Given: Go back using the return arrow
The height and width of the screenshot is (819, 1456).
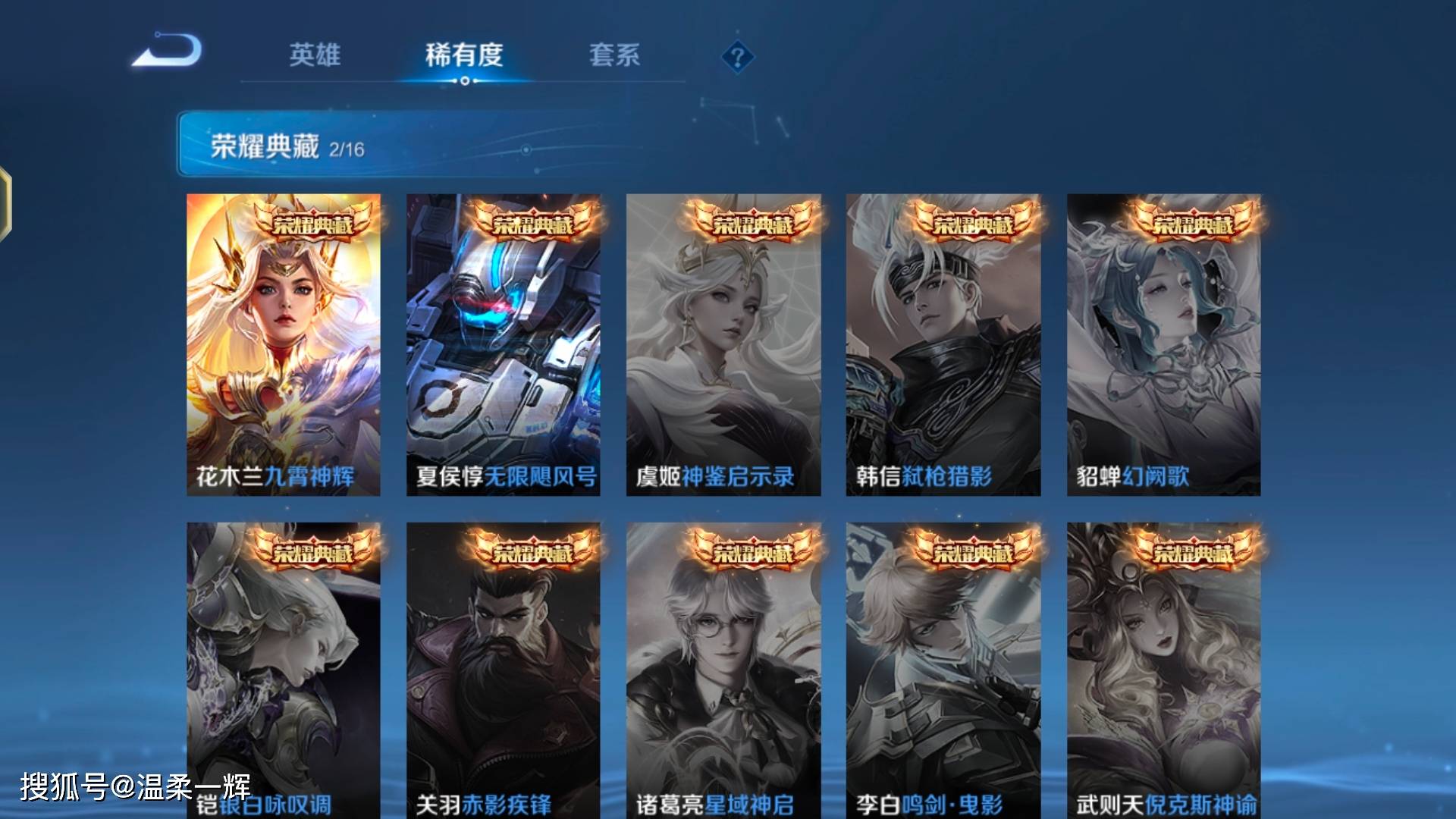Looking at the screenshot, I should click(168, 52).
